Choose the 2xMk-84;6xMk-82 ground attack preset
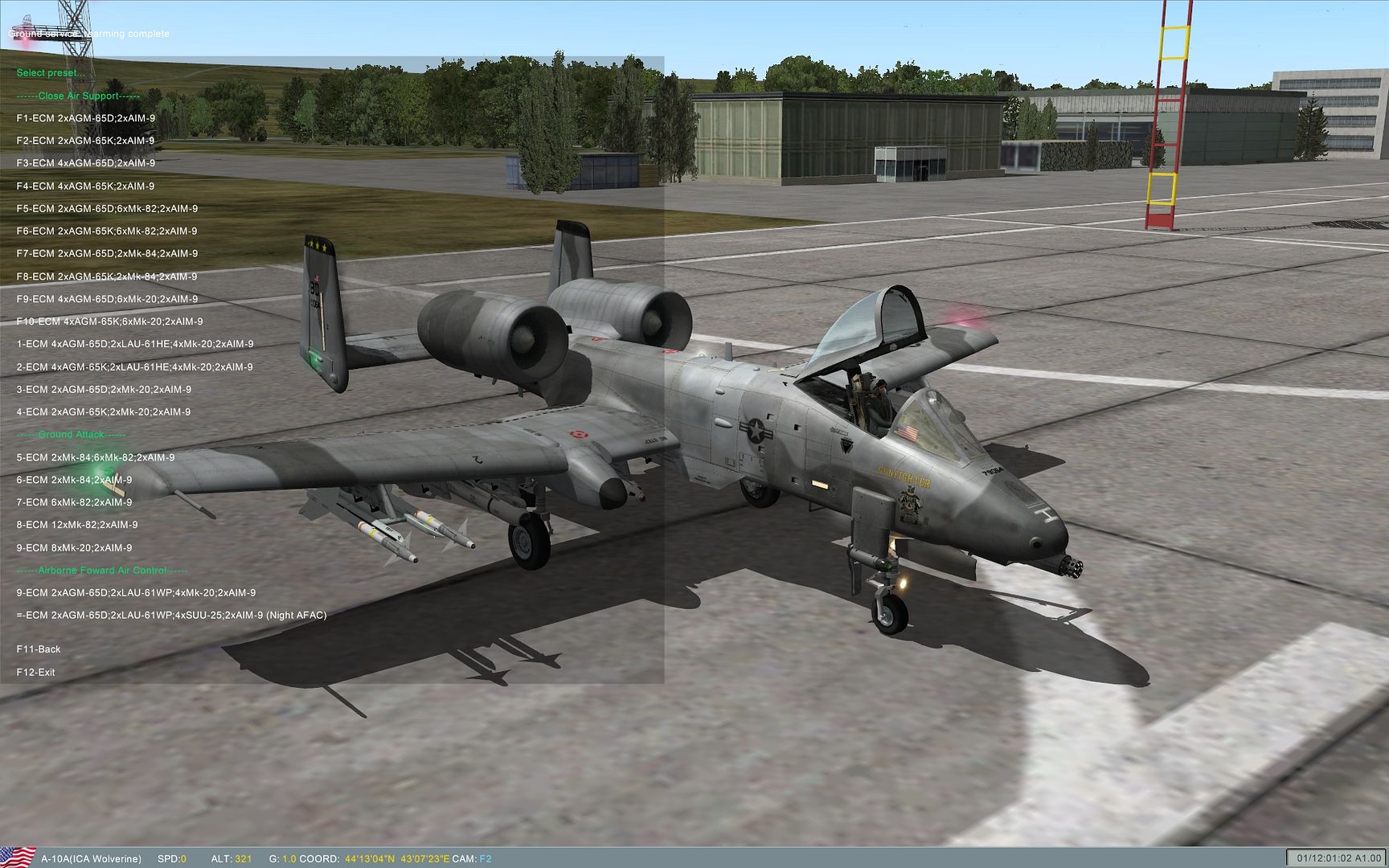Image resolution: width=1389 pixels, height=868 pixels. tap(96, 457)
